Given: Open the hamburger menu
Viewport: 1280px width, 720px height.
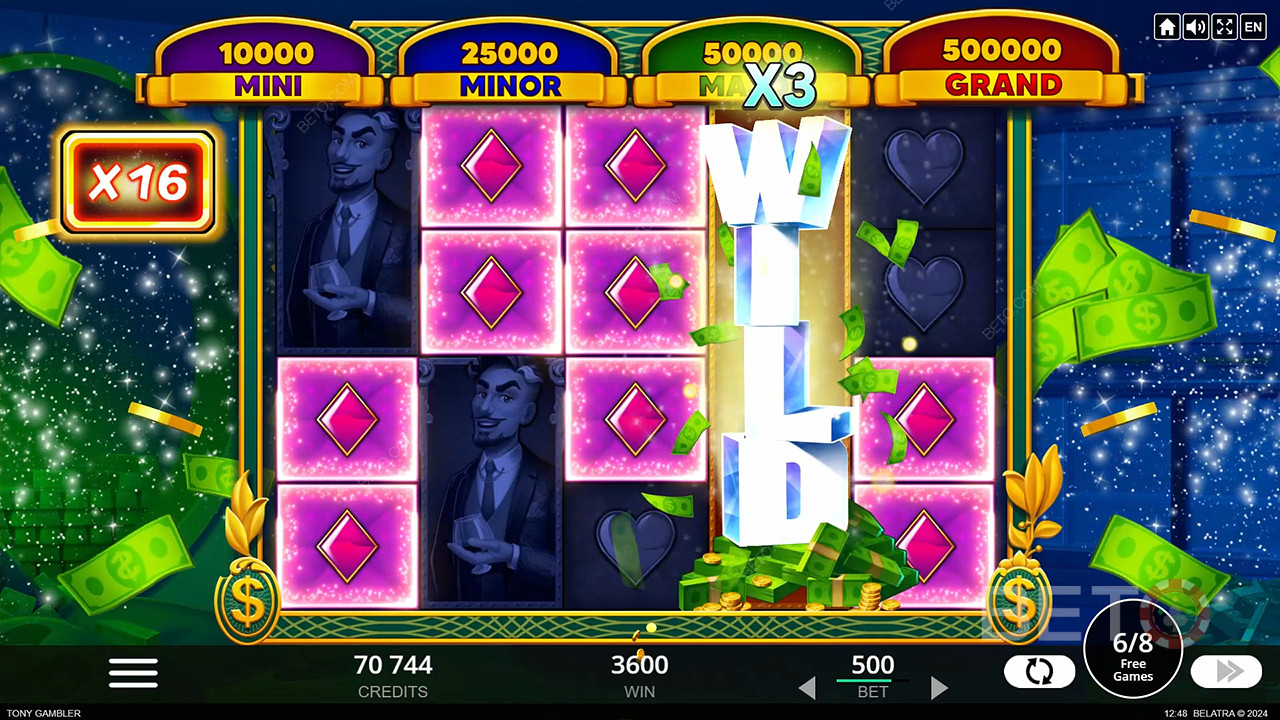Looking at the screenshot, I should 133,673.
